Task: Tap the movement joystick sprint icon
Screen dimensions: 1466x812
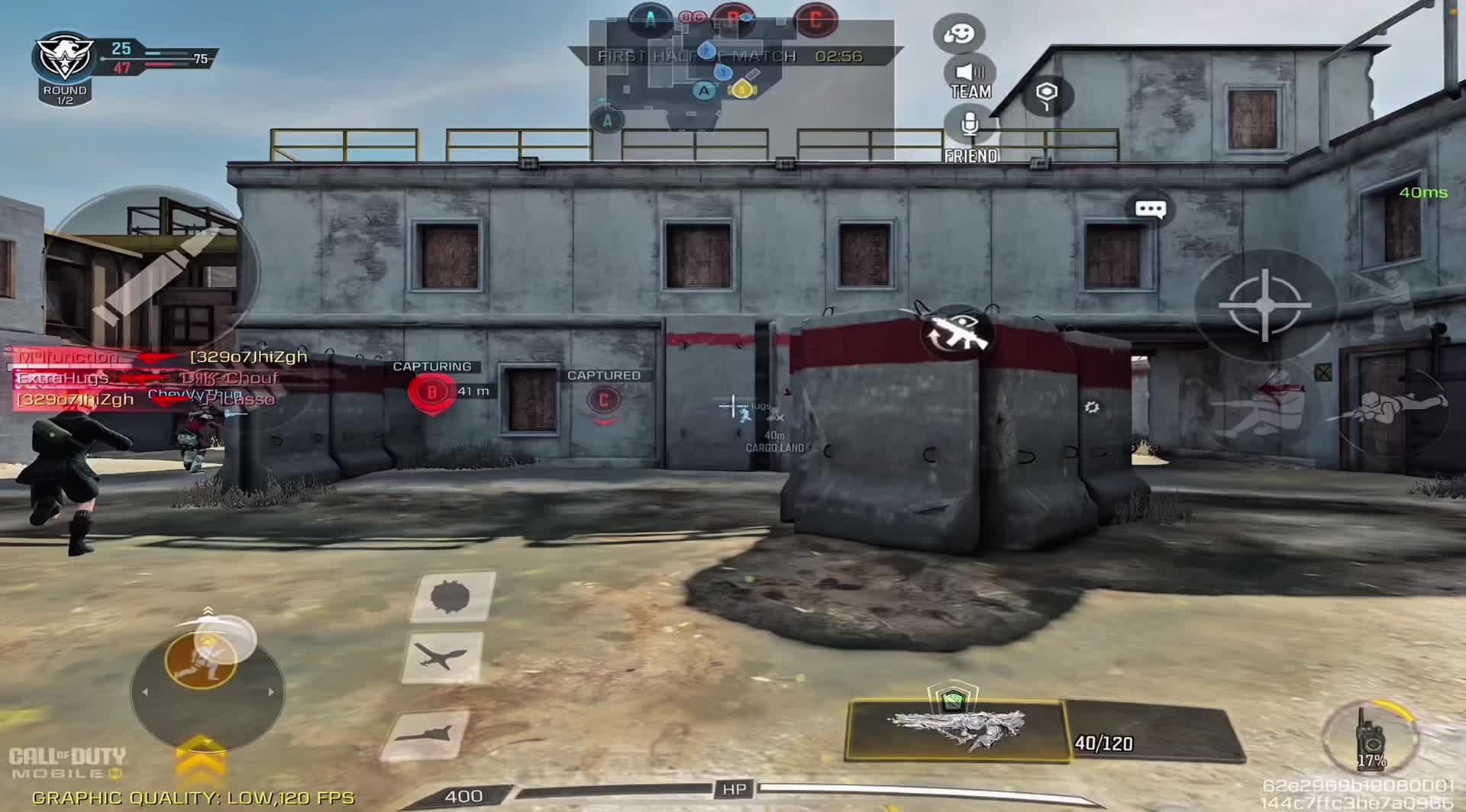Action: point(202,661)
